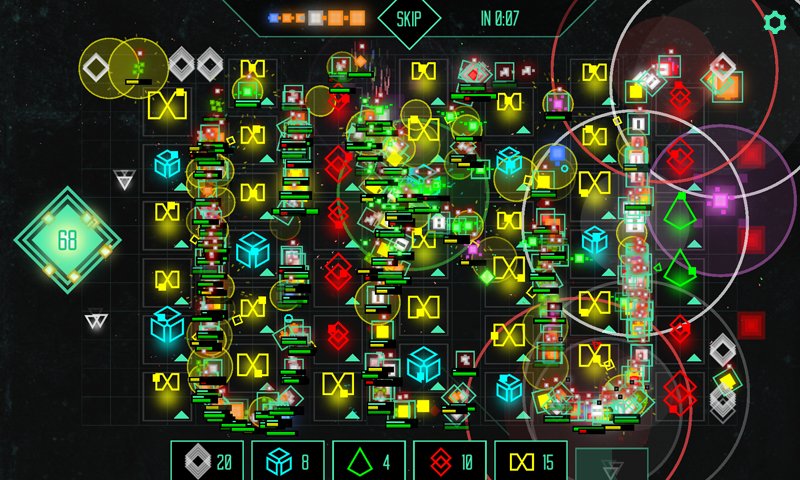Click the dimmed triangle button in build bar
The image size is (800, 480).
(611, 465)
